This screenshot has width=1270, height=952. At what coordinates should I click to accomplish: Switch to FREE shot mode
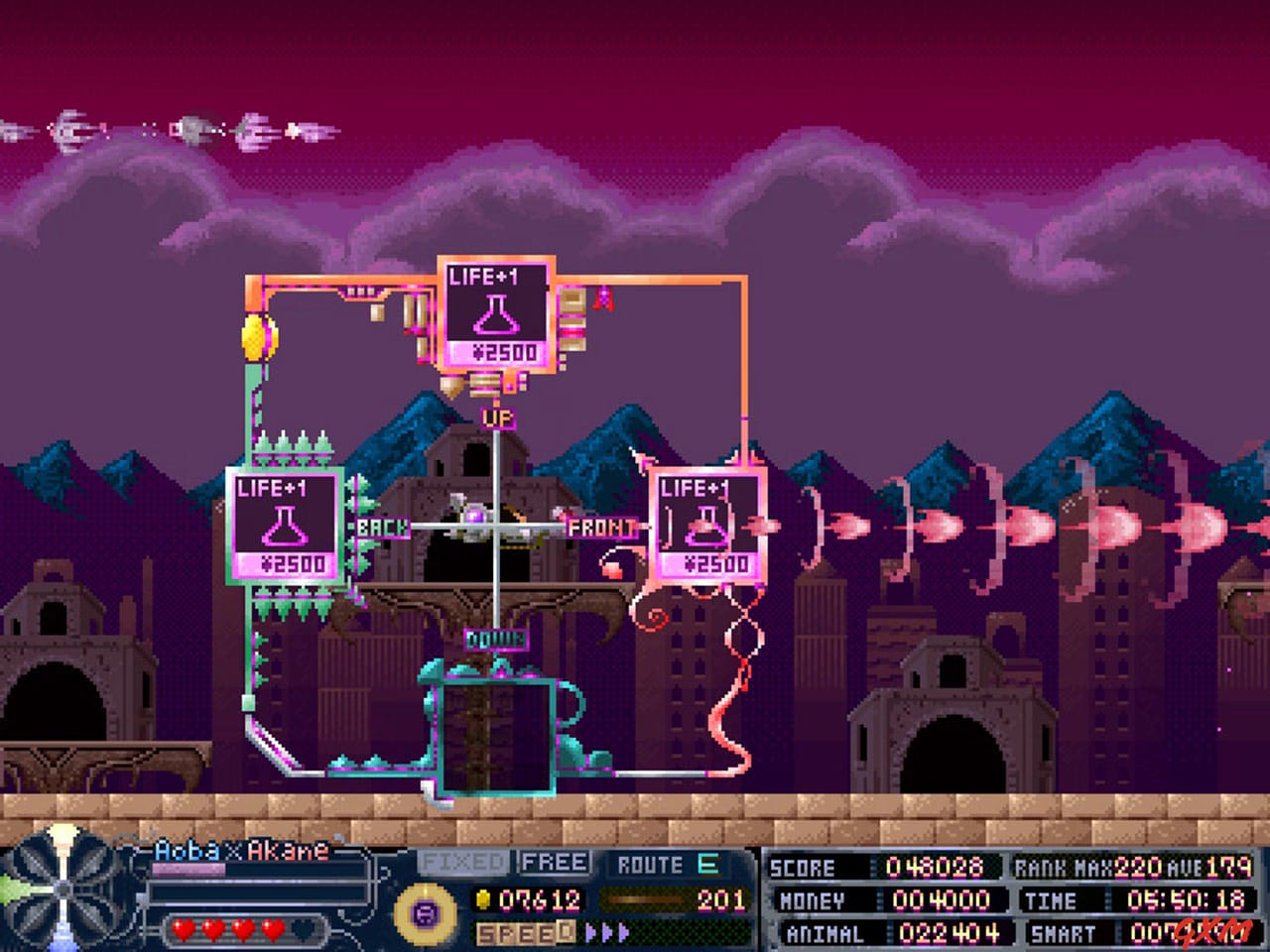click(x=555, y=862)
